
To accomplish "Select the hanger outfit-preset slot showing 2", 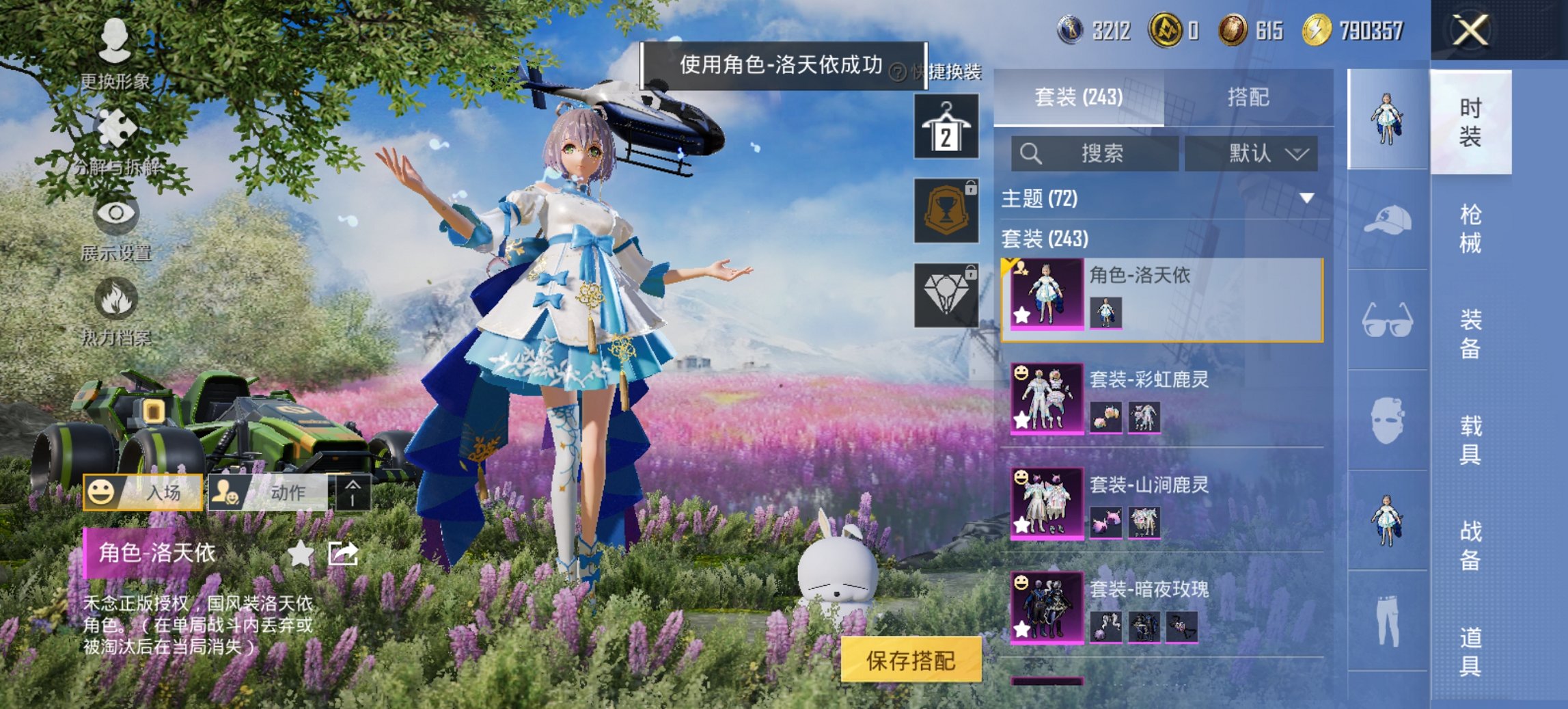I will pos(949,127).
